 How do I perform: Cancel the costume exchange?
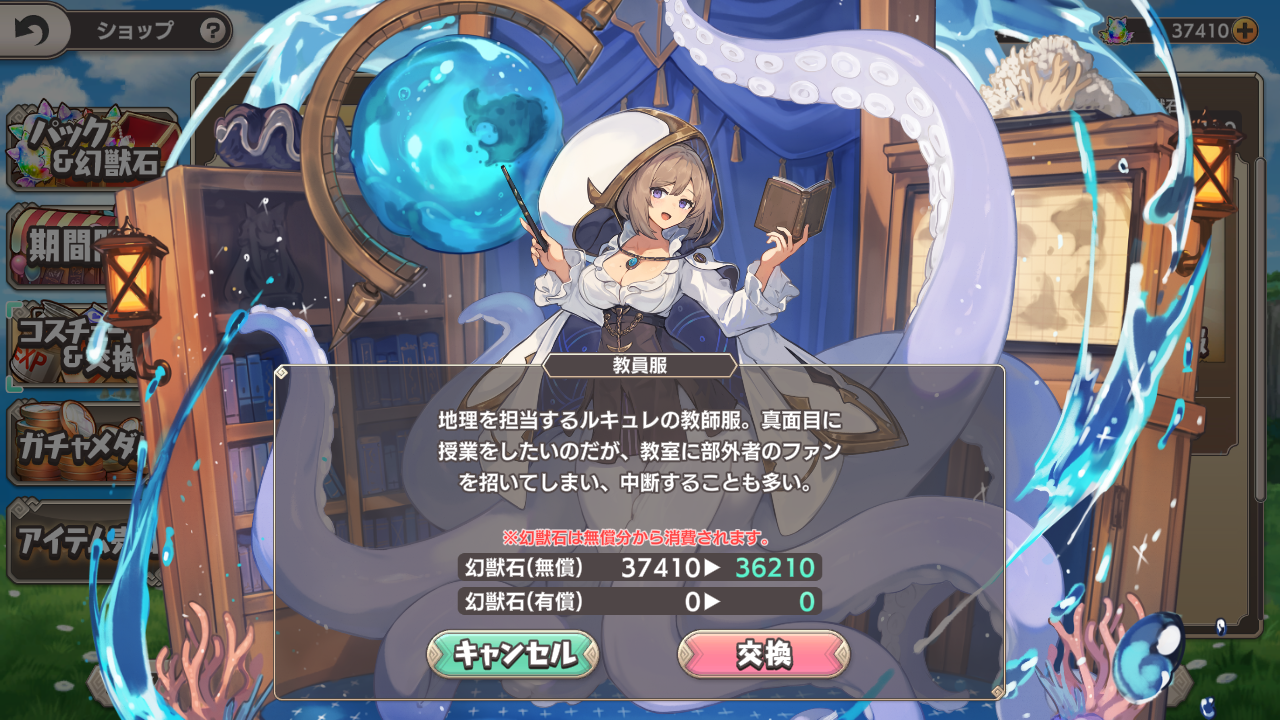tap(513, 654)
